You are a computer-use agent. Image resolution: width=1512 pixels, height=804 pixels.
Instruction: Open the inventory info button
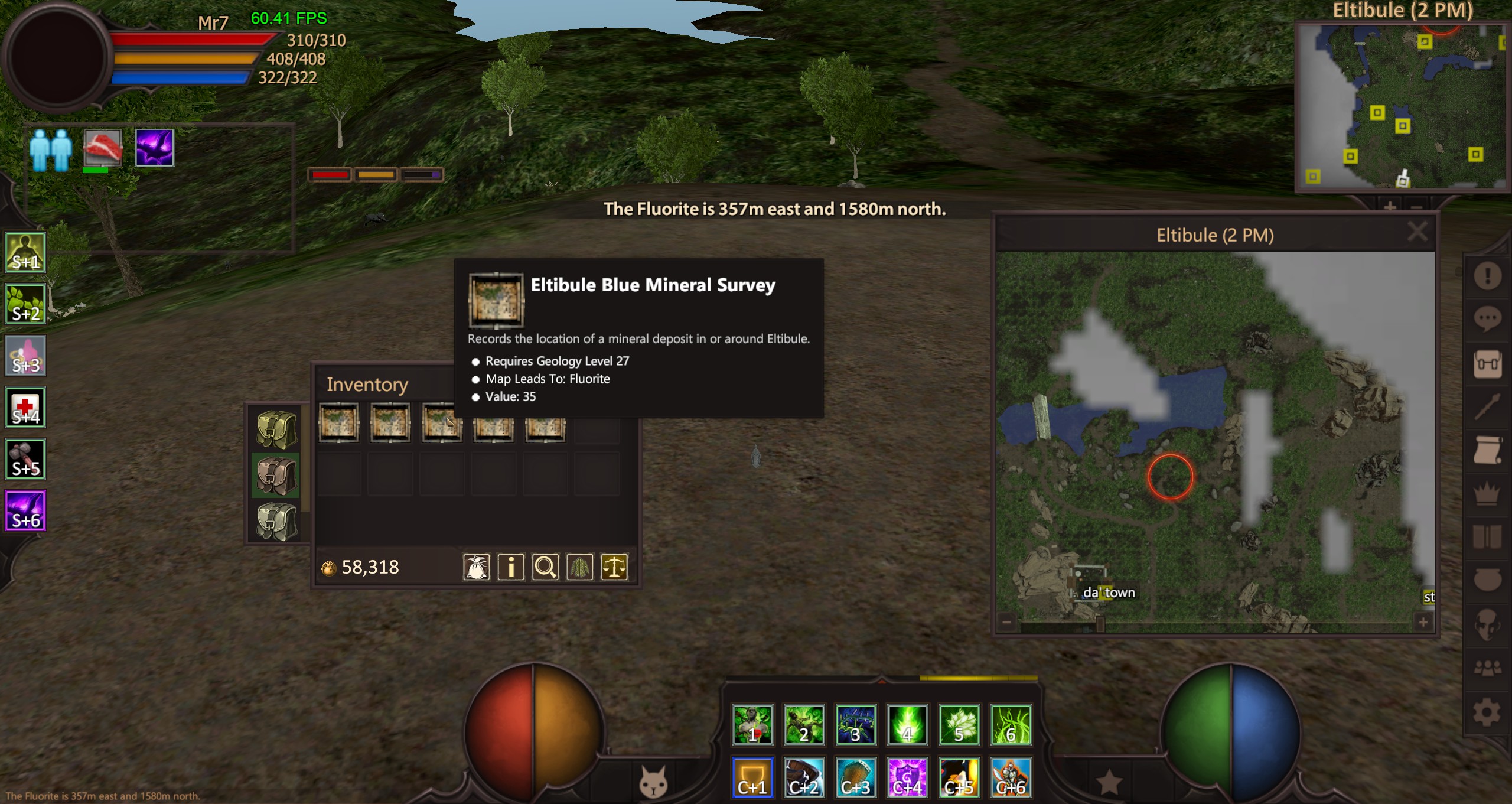pos(511,568)
